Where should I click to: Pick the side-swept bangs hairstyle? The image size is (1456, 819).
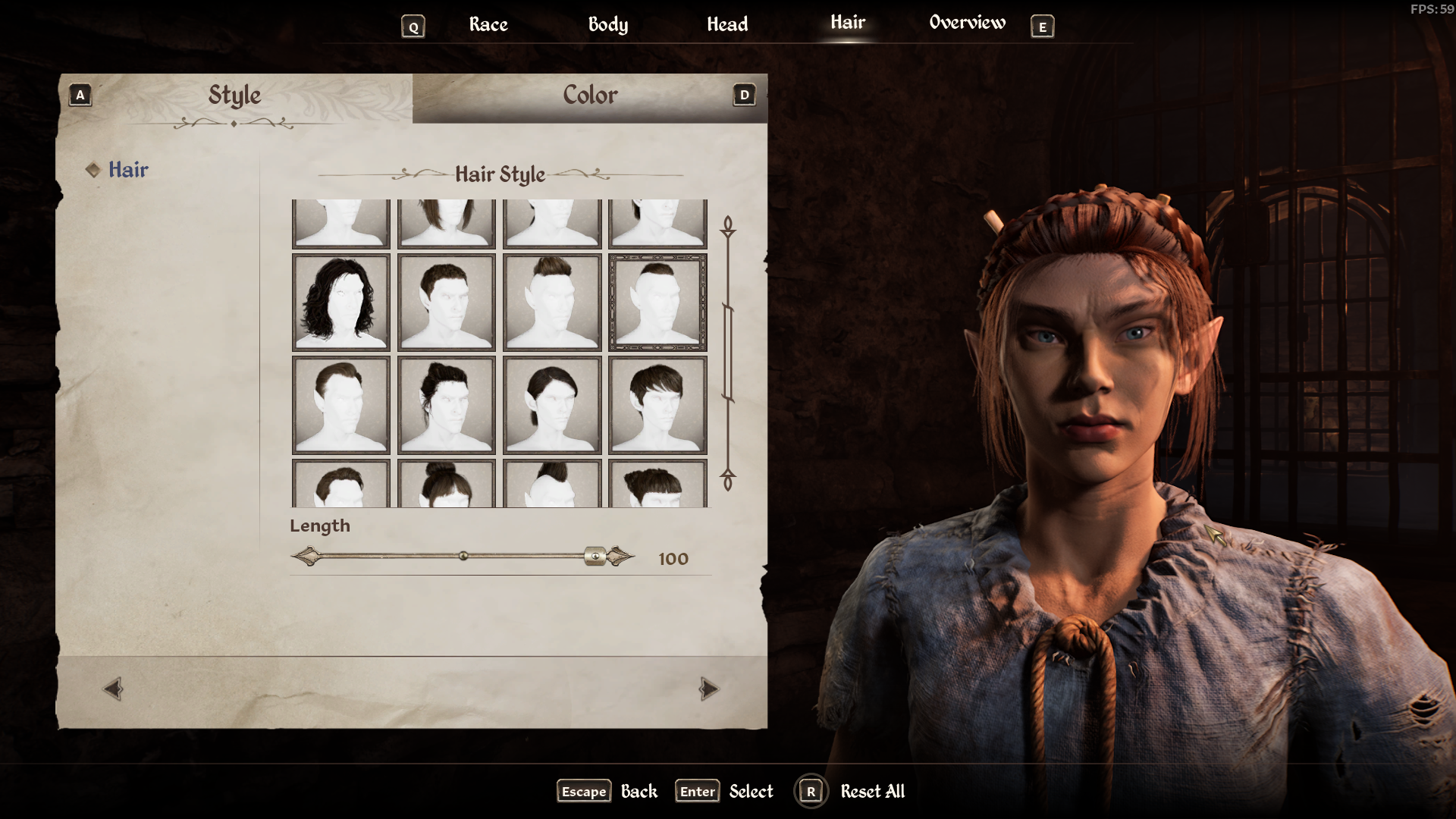(657, 405)
